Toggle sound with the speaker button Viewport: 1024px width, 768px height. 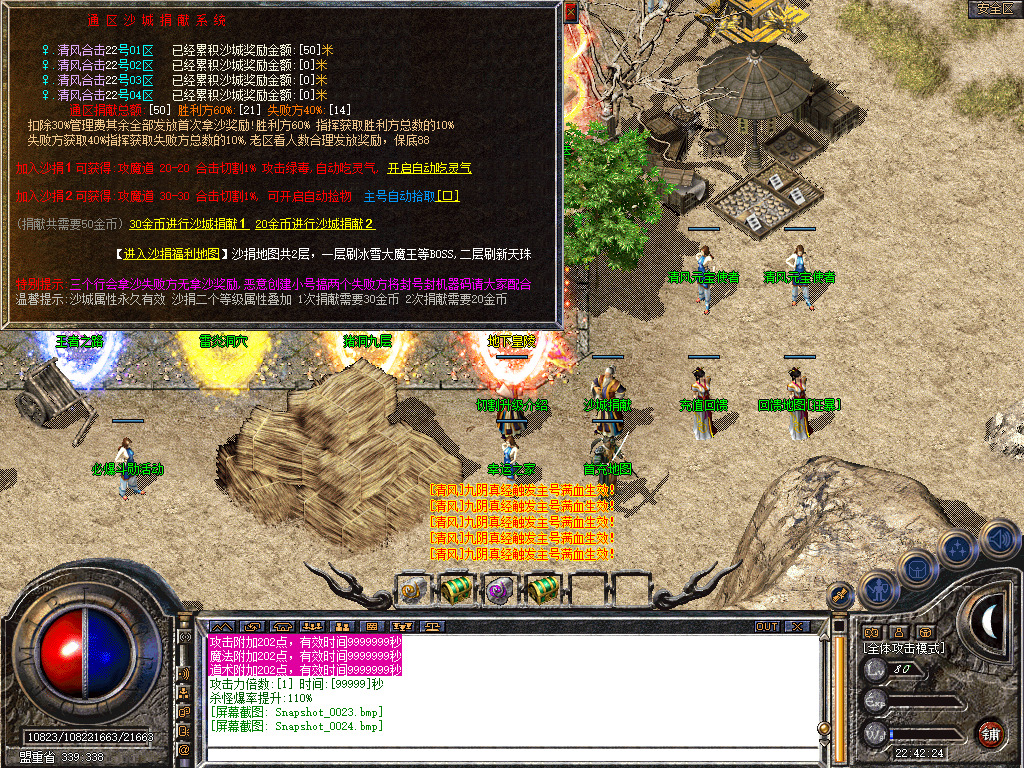point(999,538)
